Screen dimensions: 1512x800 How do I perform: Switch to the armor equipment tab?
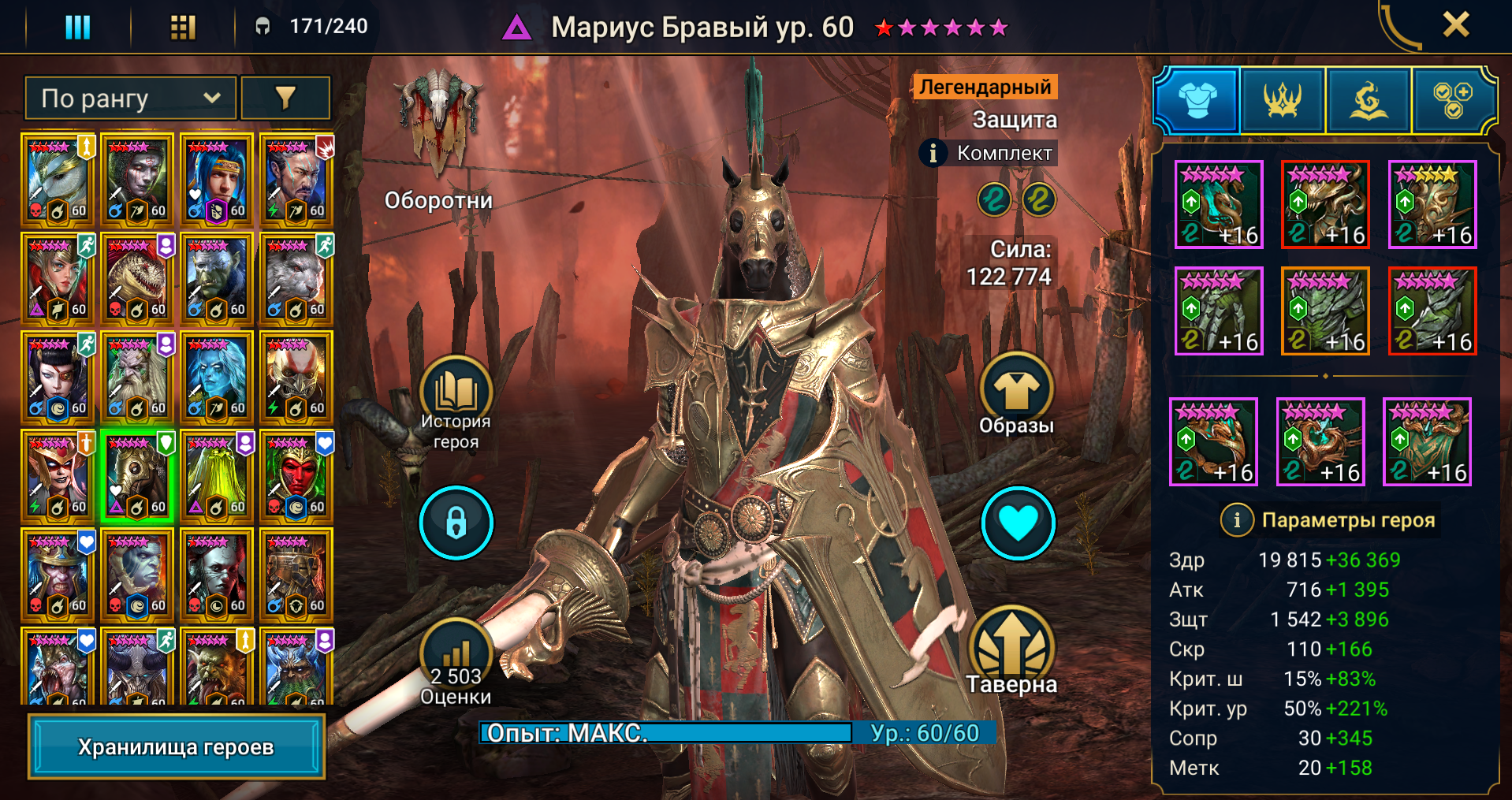(x=1197, y=101)
